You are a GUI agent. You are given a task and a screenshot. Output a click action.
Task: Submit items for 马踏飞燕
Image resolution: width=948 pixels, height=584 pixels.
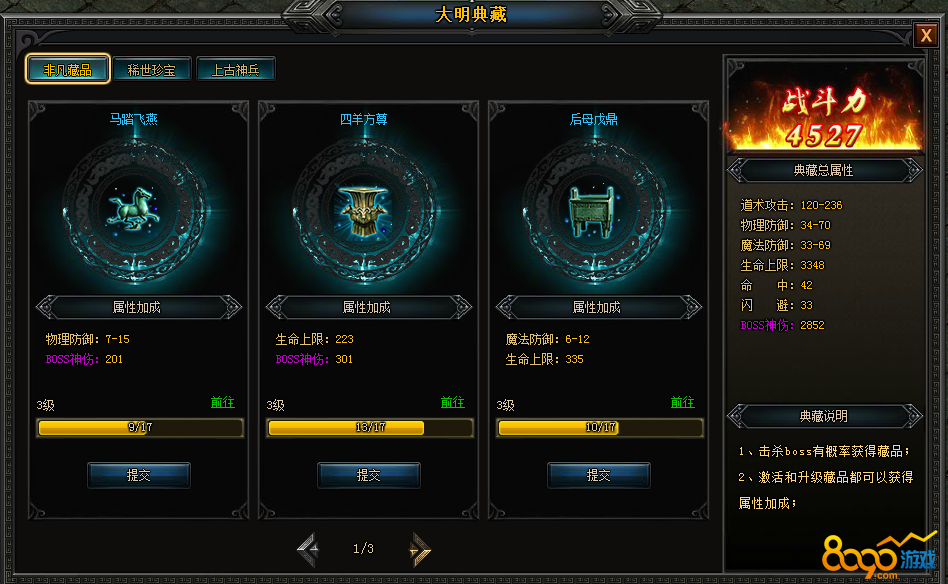139,475
